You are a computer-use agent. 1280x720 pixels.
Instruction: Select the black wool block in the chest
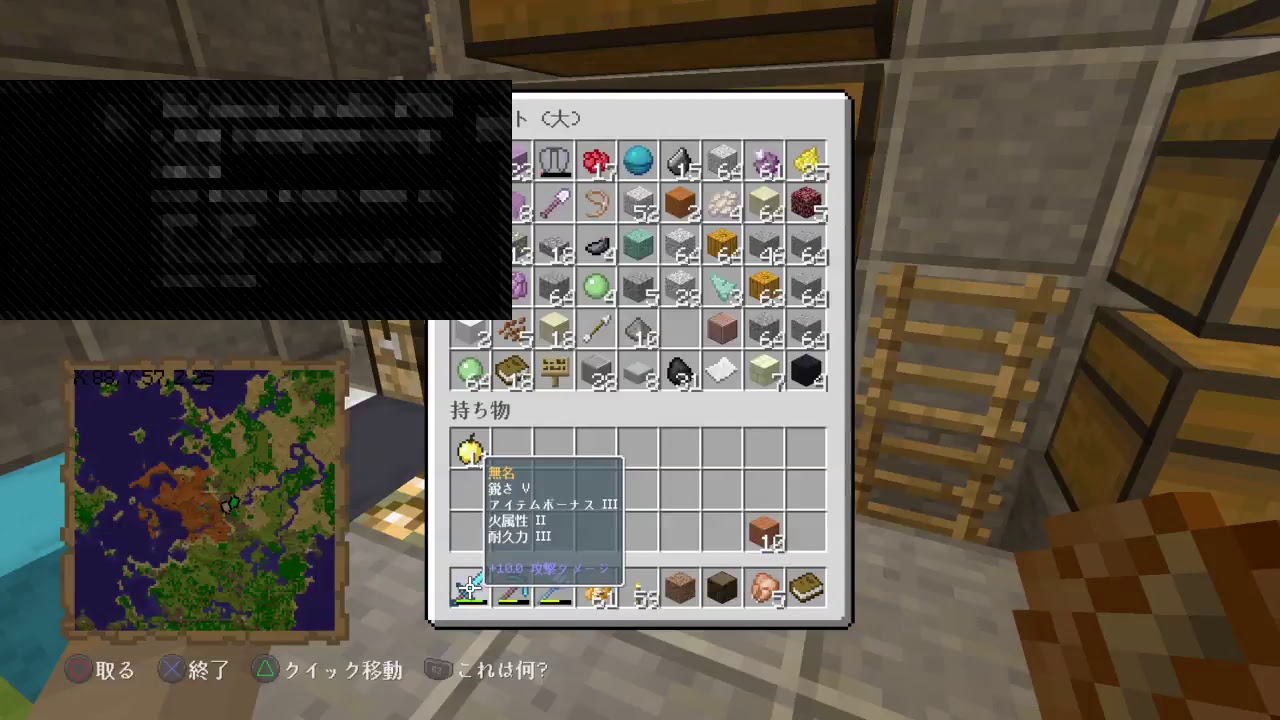coord(807,373)
